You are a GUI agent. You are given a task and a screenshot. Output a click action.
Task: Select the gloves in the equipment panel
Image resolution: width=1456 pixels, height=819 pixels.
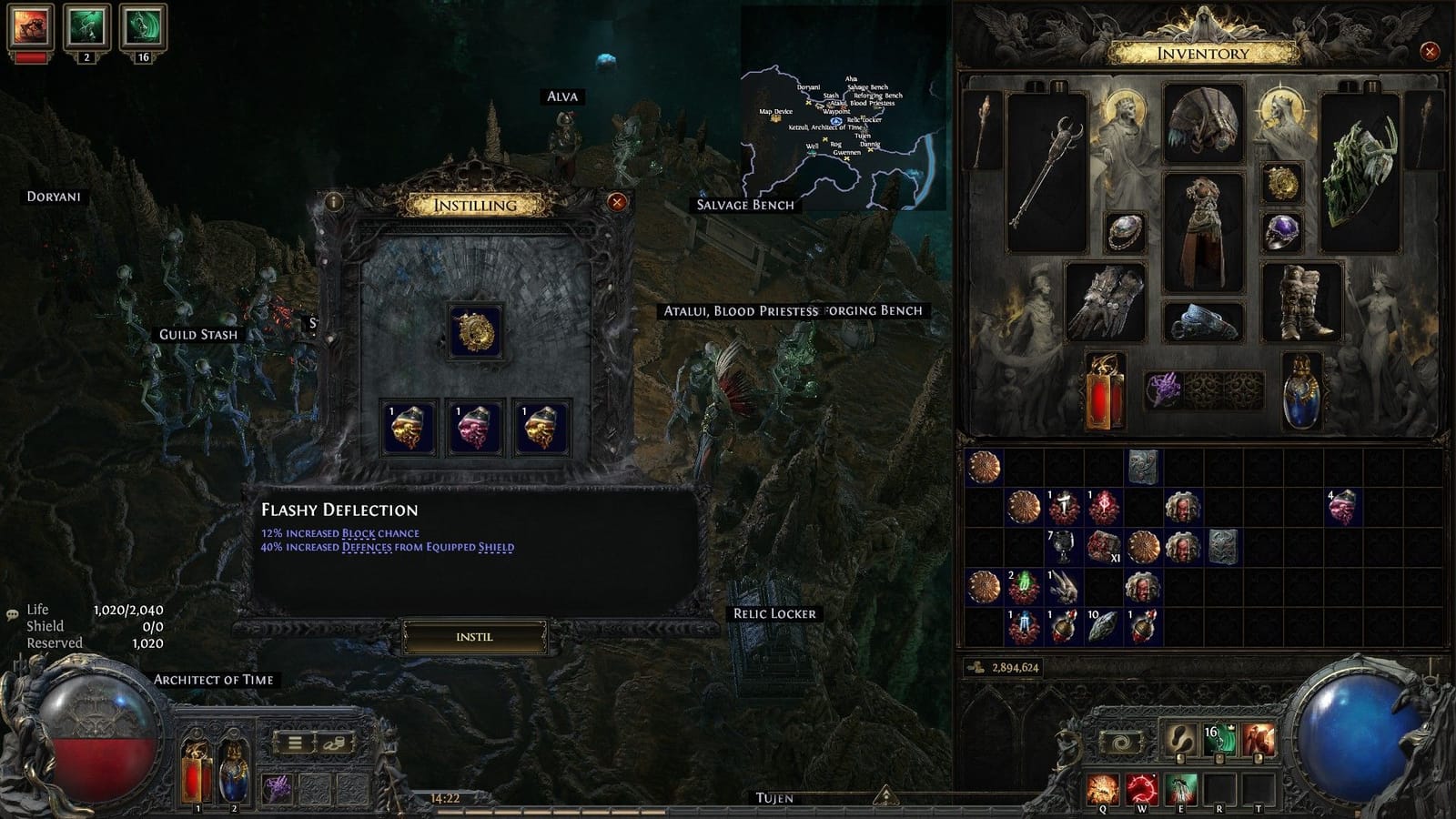point(1107,300)
